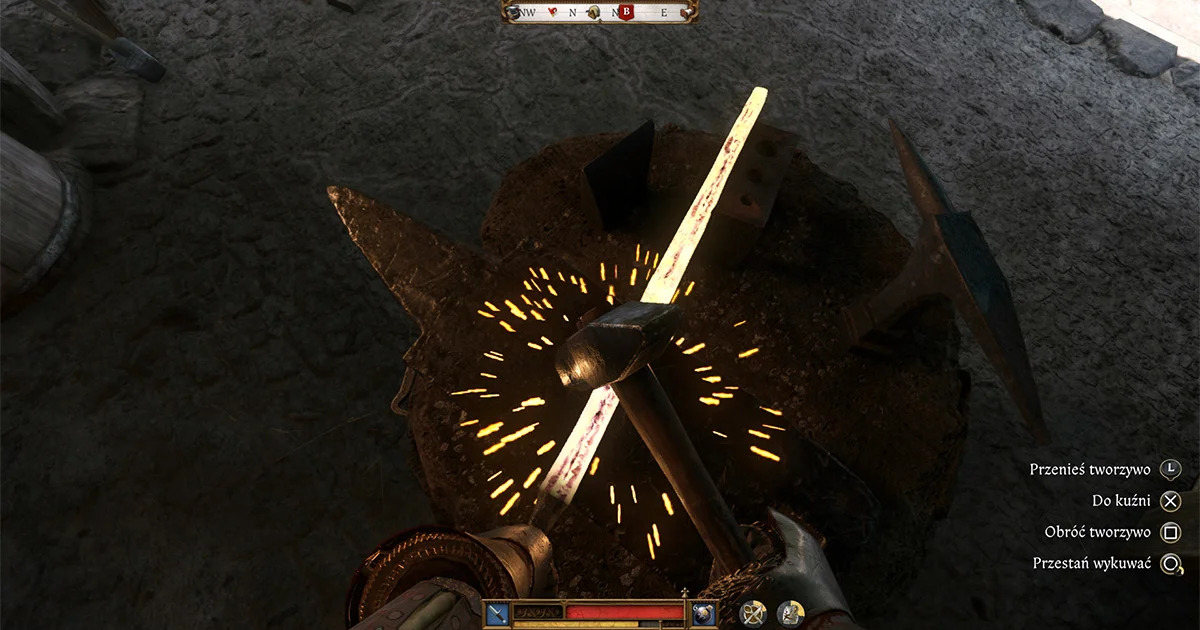Select the Obróć tworzywo option
This screenshot has height=630, width=1200.
(x=1171, y=532)
